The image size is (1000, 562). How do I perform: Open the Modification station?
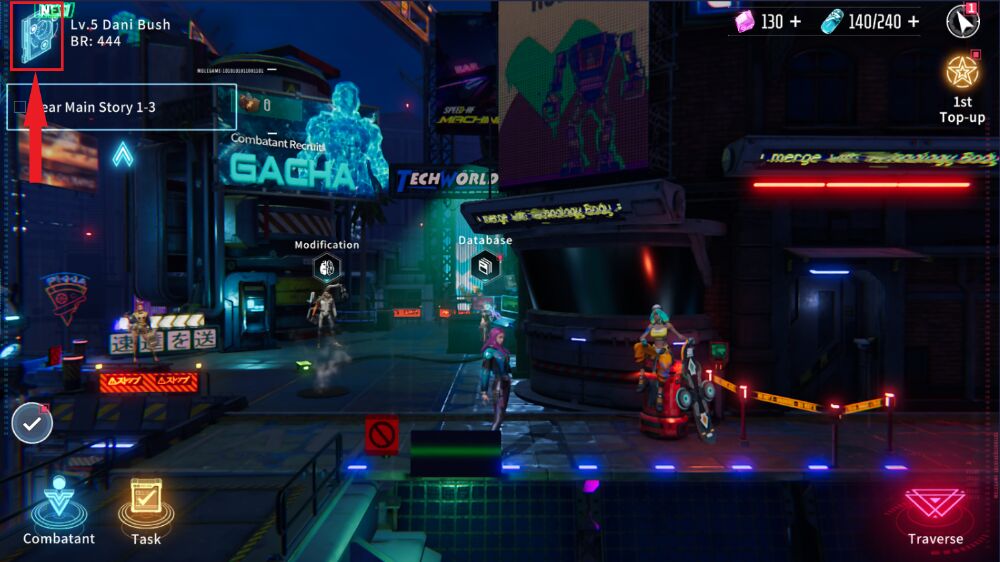(x=326, y=267)
